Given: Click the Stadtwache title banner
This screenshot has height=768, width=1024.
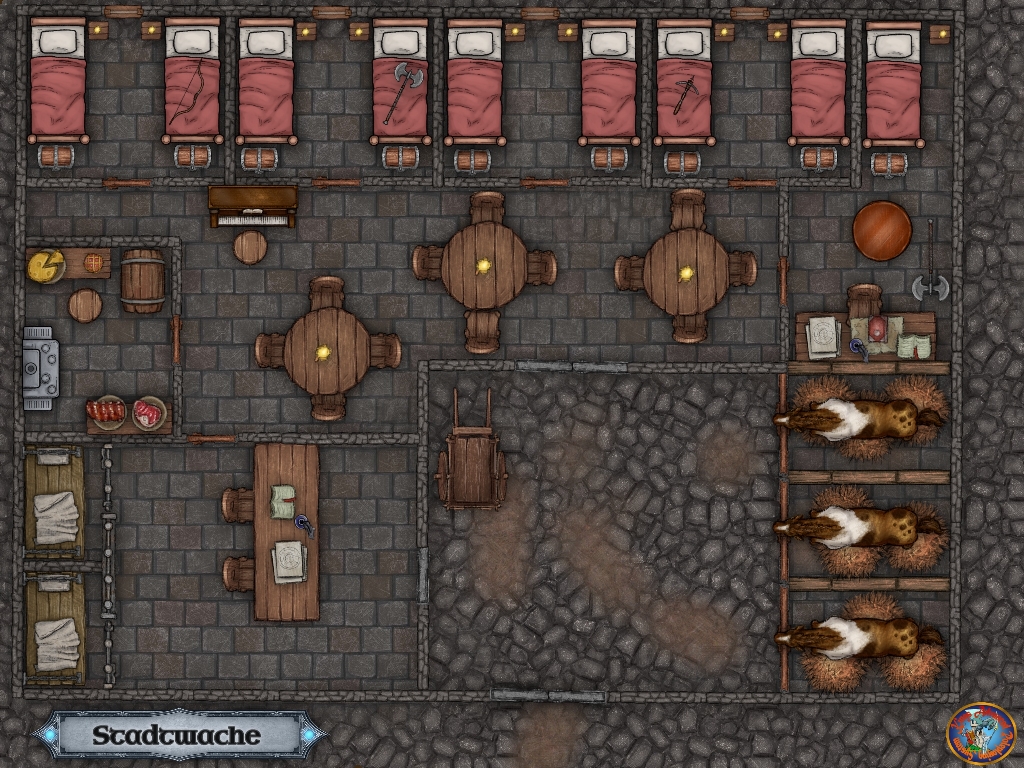Looking at the screenshot, I should click(180, 736).
